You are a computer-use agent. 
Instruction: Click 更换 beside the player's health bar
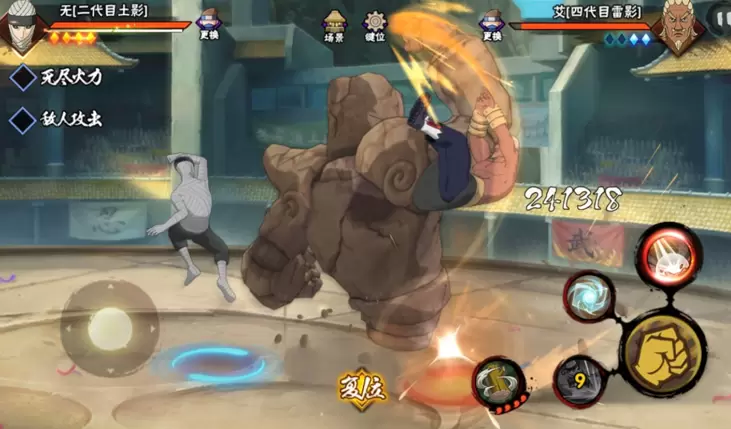[x=210, y=26]
